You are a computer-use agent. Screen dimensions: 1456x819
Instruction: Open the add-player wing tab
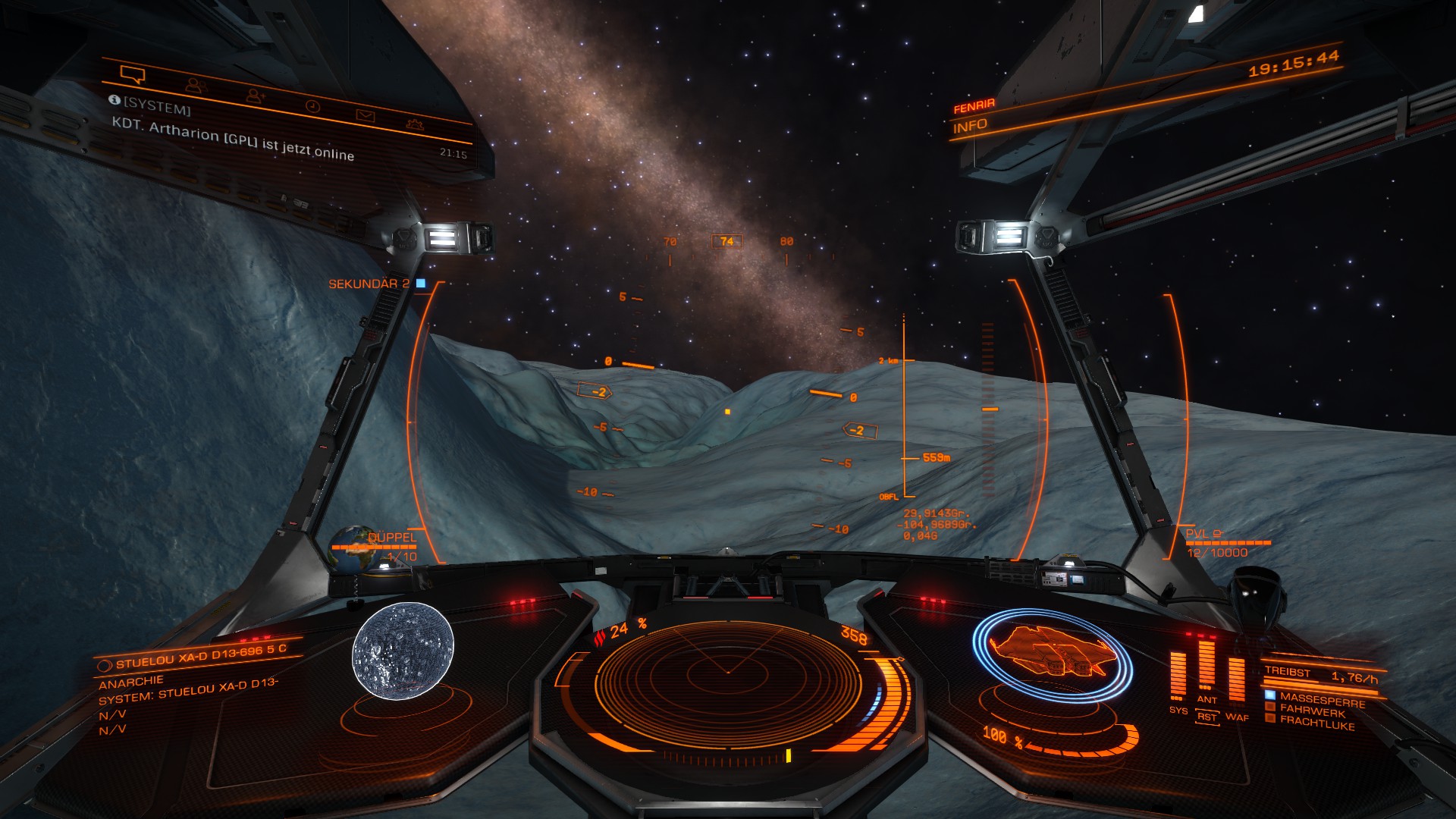point(255,96)
